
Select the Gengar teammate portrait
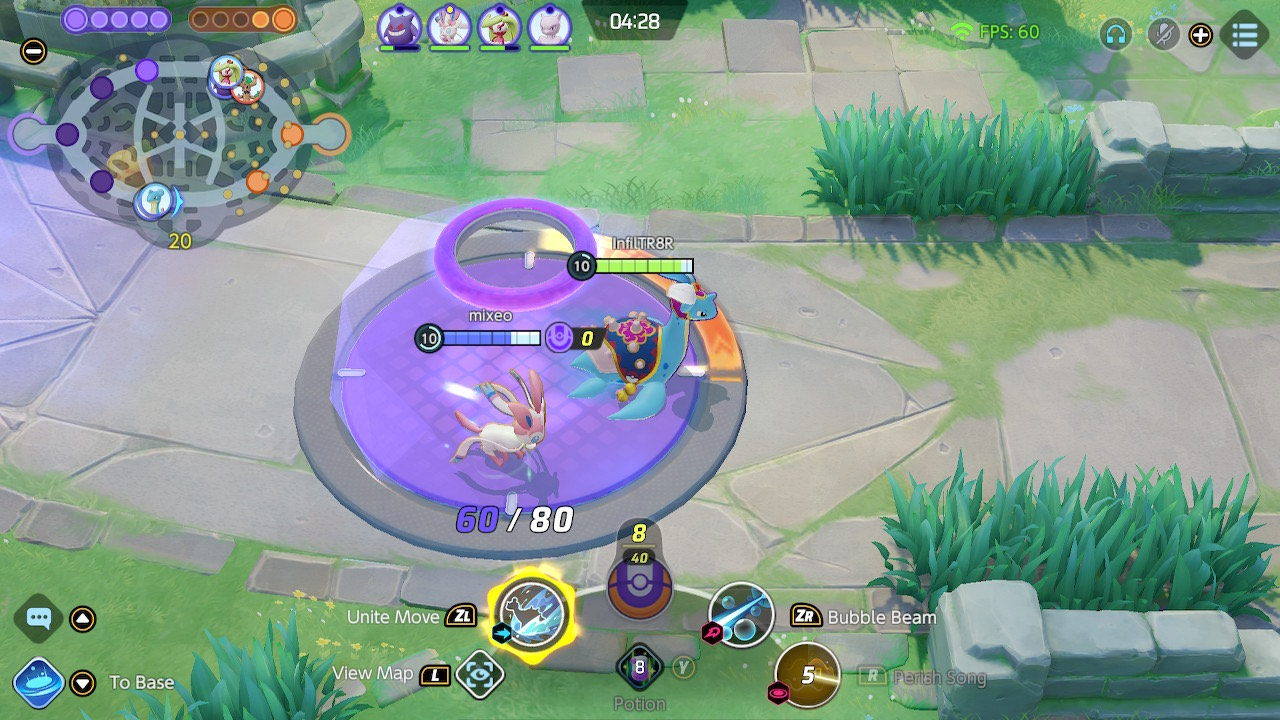click(x=400, y=26)
